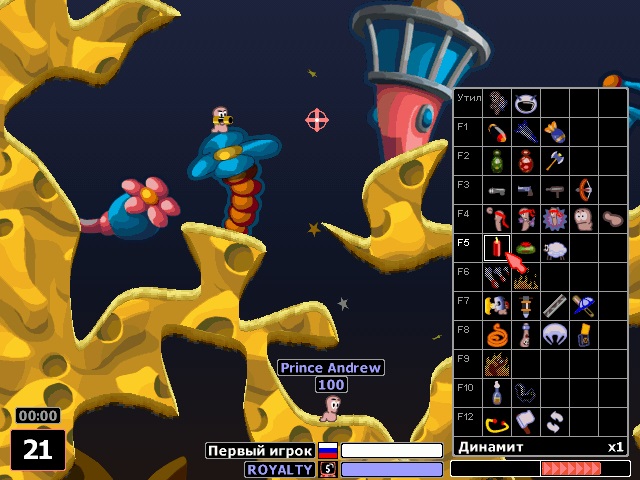Choose the Pneumatic Drill tool
The width and height of the screenshot is (640, 480).
[526, 305]
